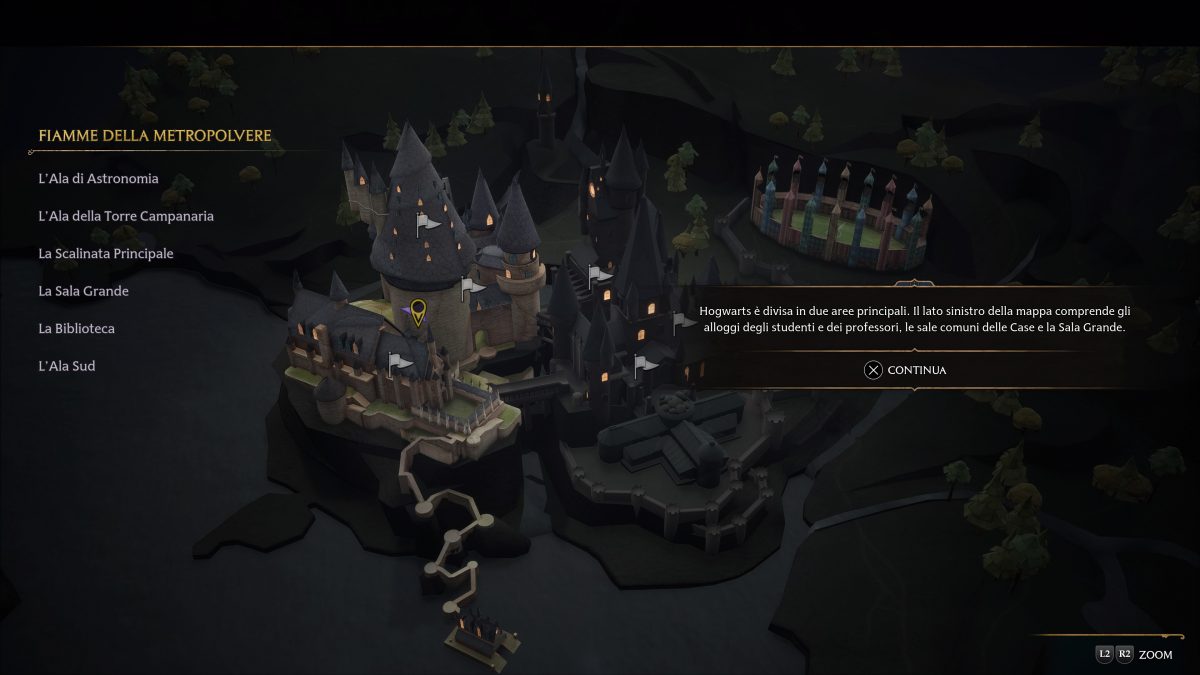
Task: Select L'Ala Sud entry
Action: pos(67,366)
